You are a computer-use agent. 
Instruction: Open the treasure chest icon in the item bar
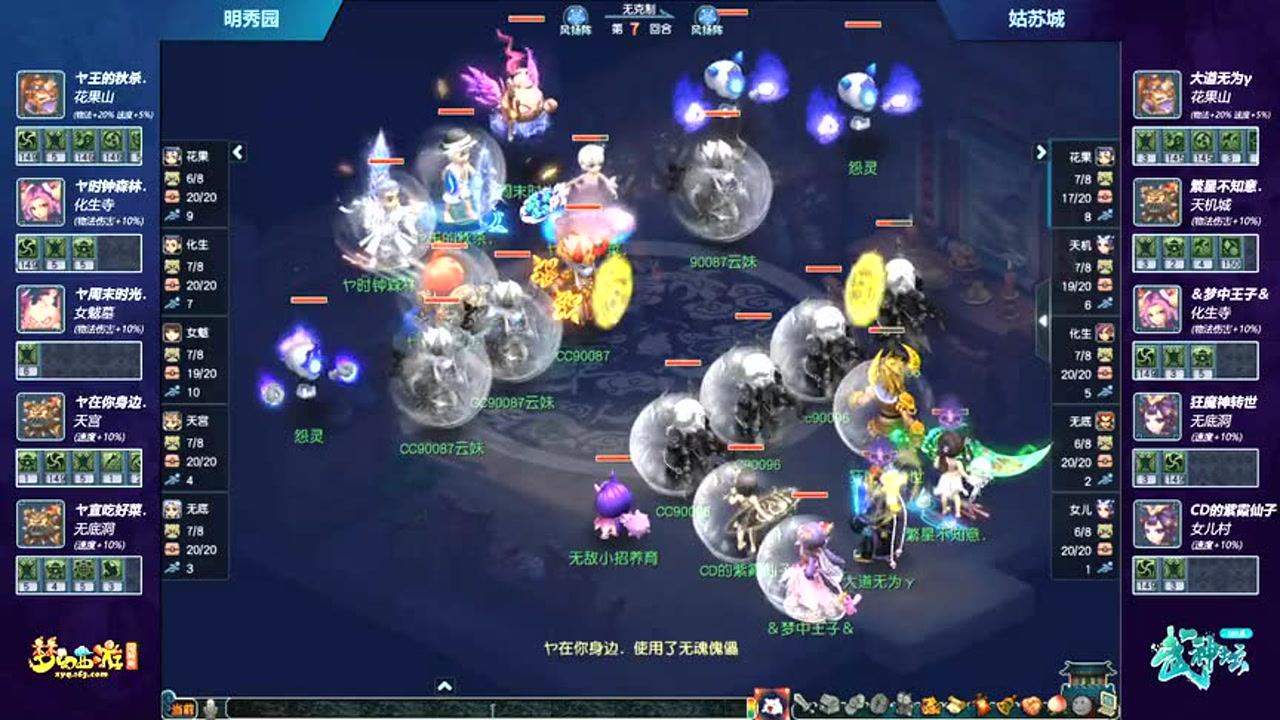tap(827, 701)
